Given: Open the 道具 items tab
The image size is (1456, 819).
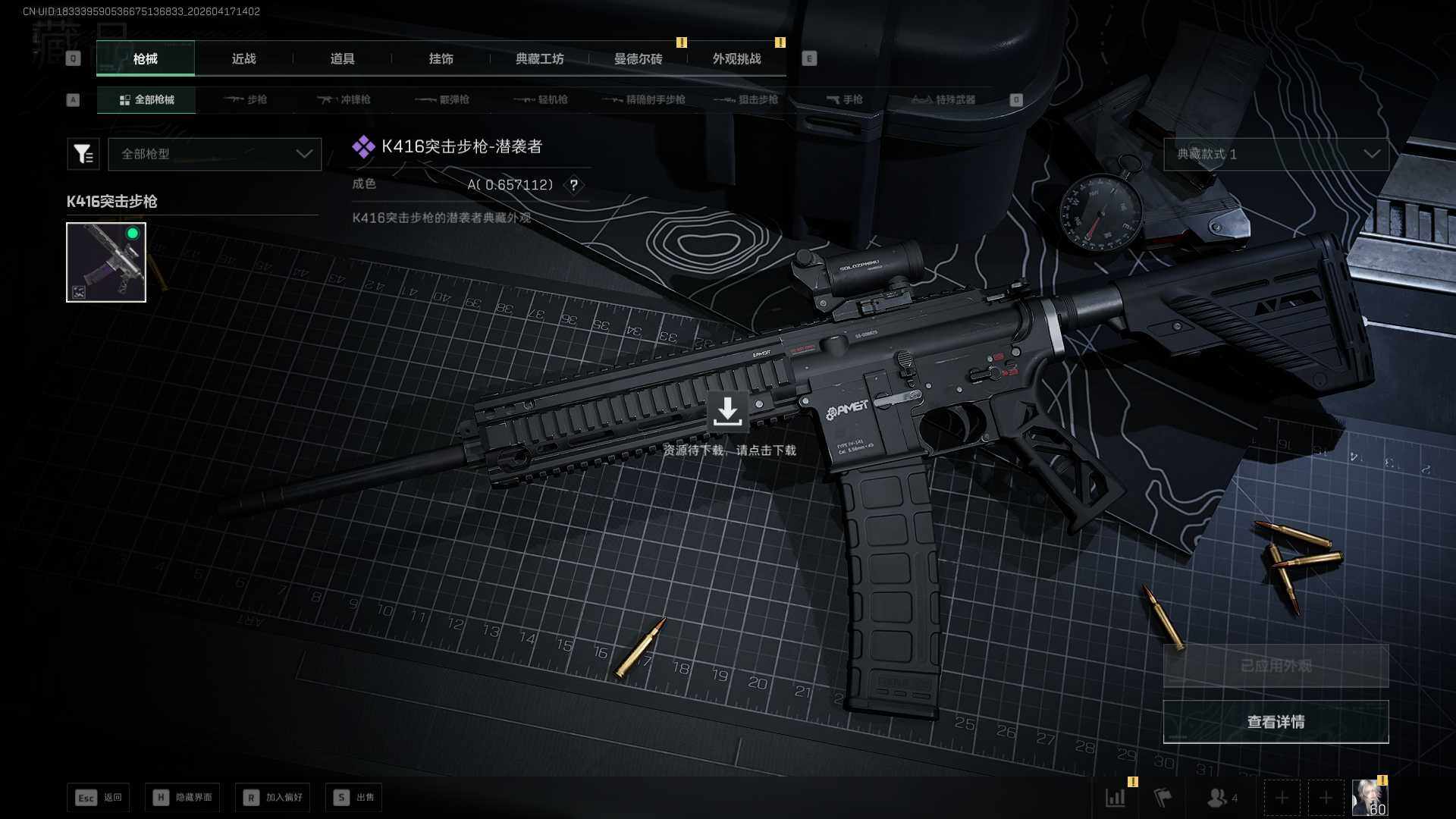Looking at the screenshot, I should pos(342,58).
